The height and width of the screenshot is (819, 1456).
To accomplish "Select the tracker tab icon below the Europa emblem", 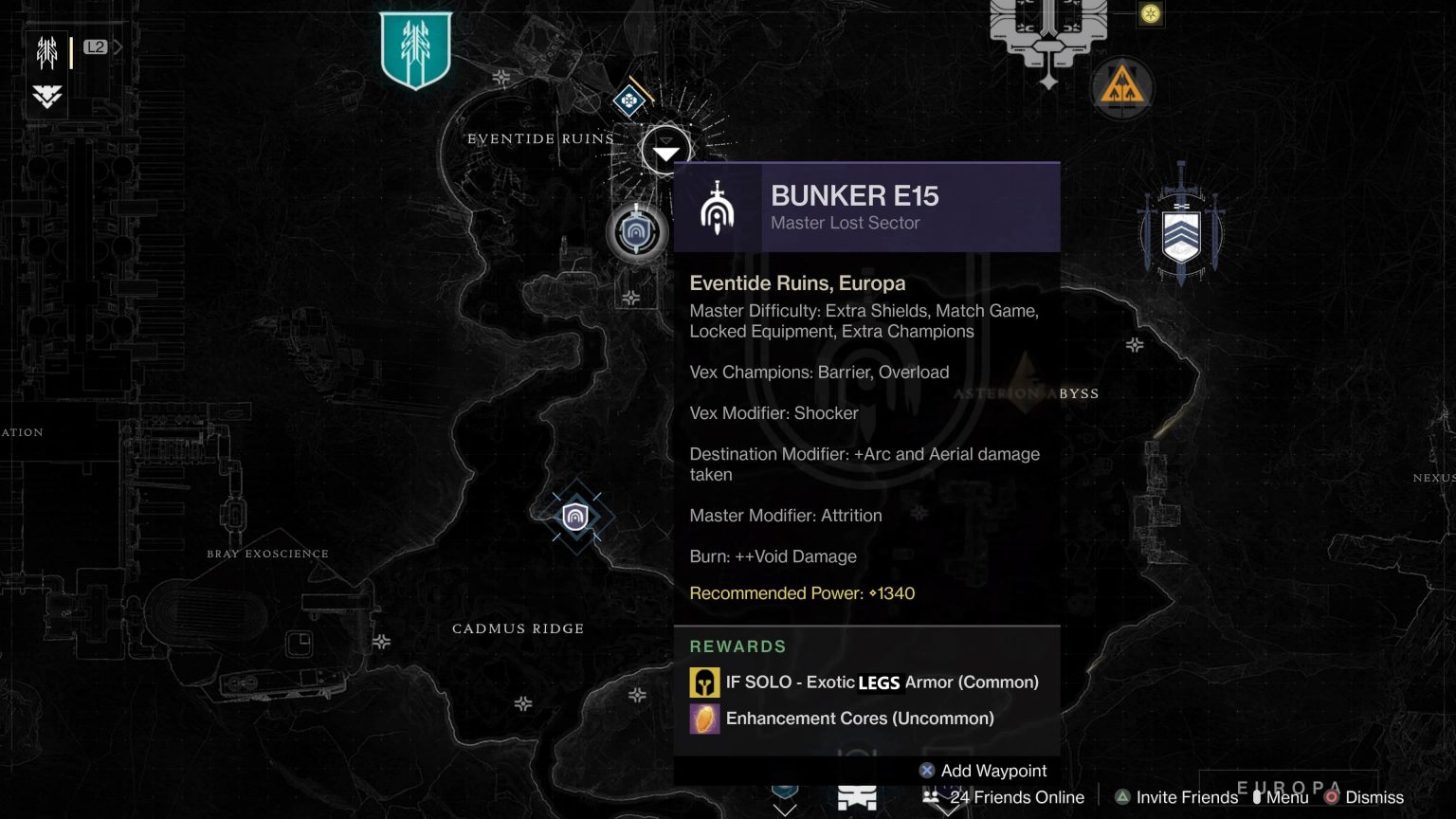I will click(x=45, y=97).
